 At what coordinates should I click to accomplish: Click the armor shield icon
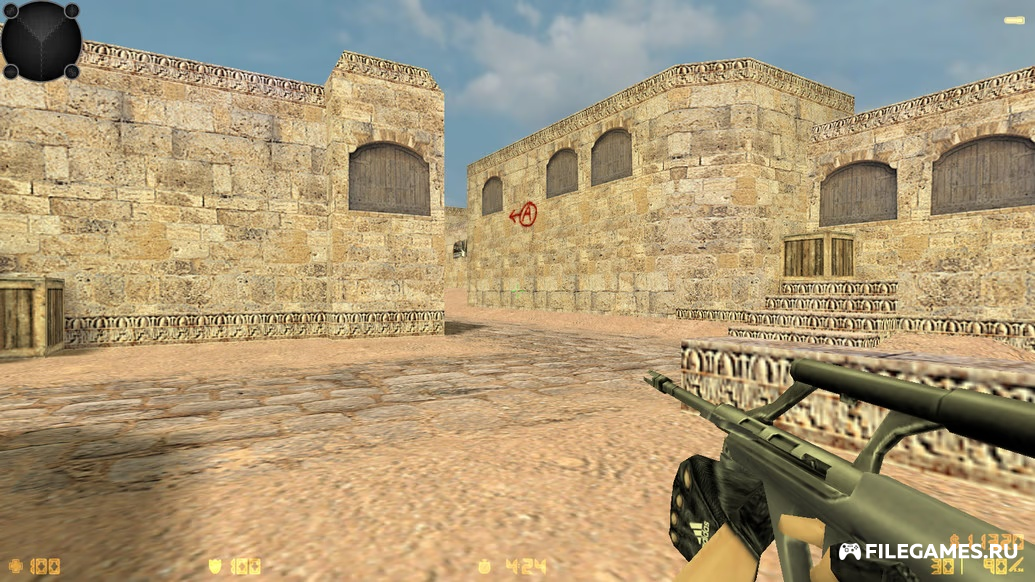(x=215, y=567)
